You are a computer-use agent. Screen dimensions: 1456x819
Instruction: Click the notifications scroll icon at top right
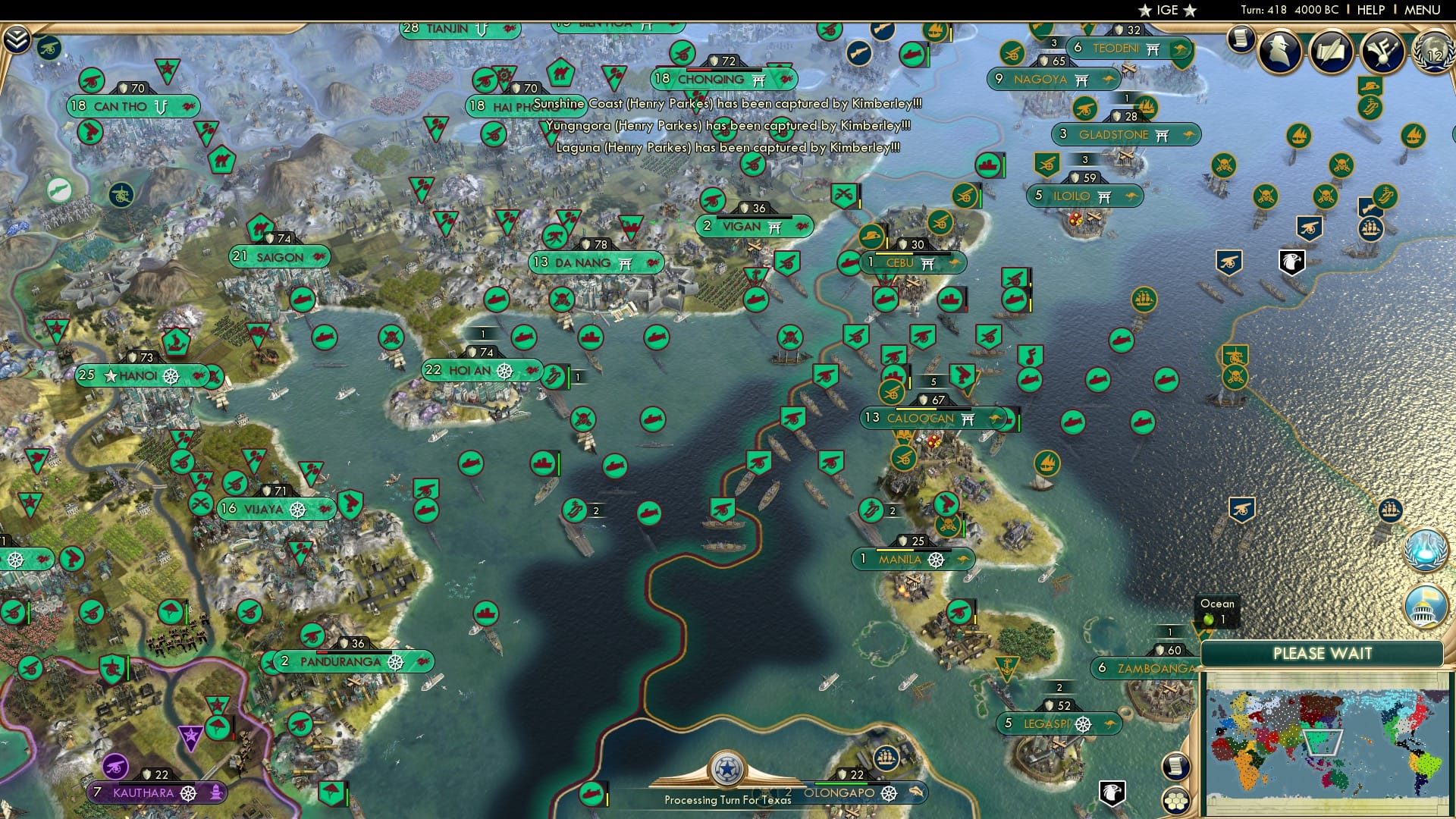(1242, 39)
